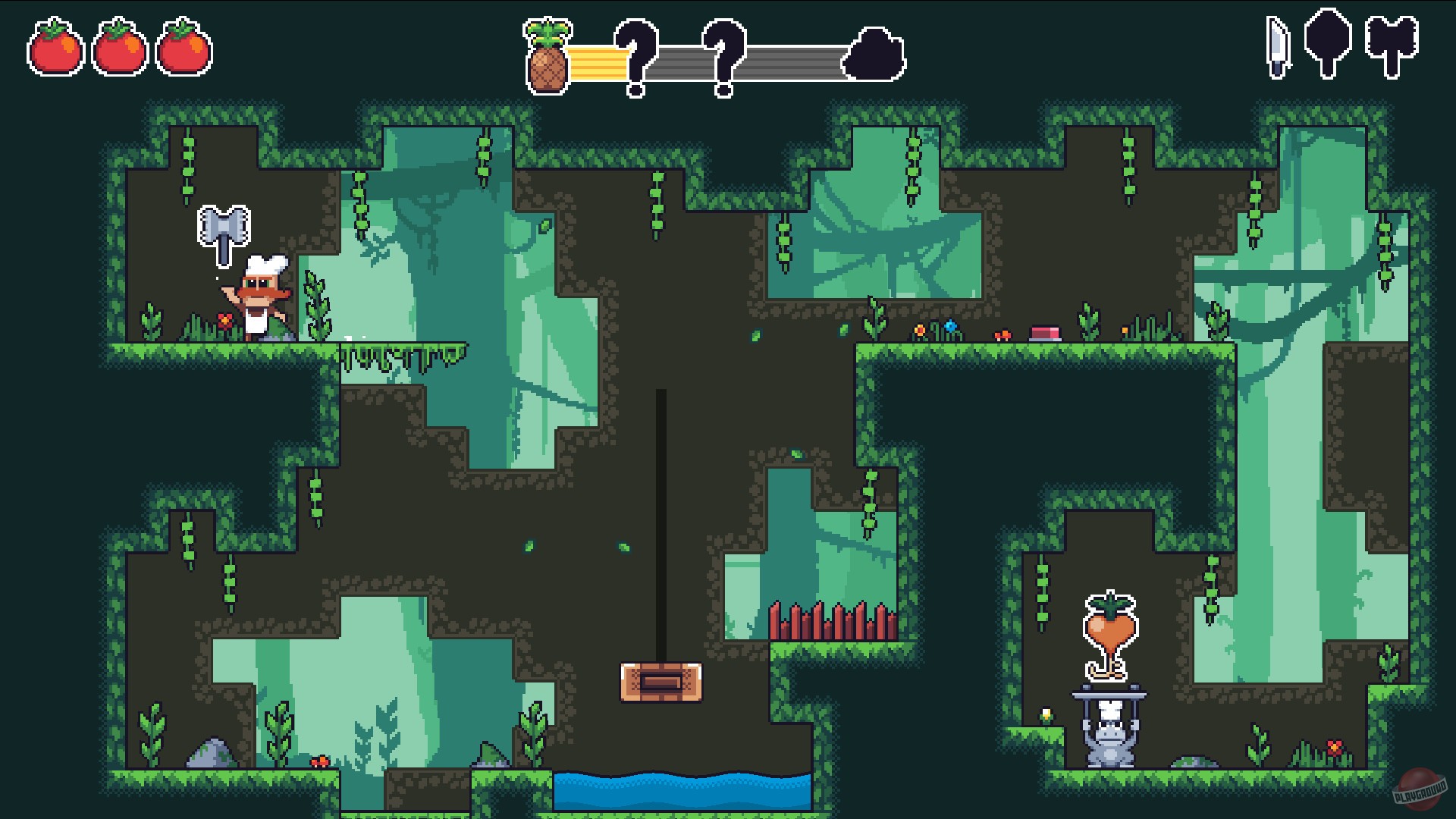The height and width of the screenshot is (819, 1456).
Task: Click the third tomato health icon
Action: tap(184, 48)
